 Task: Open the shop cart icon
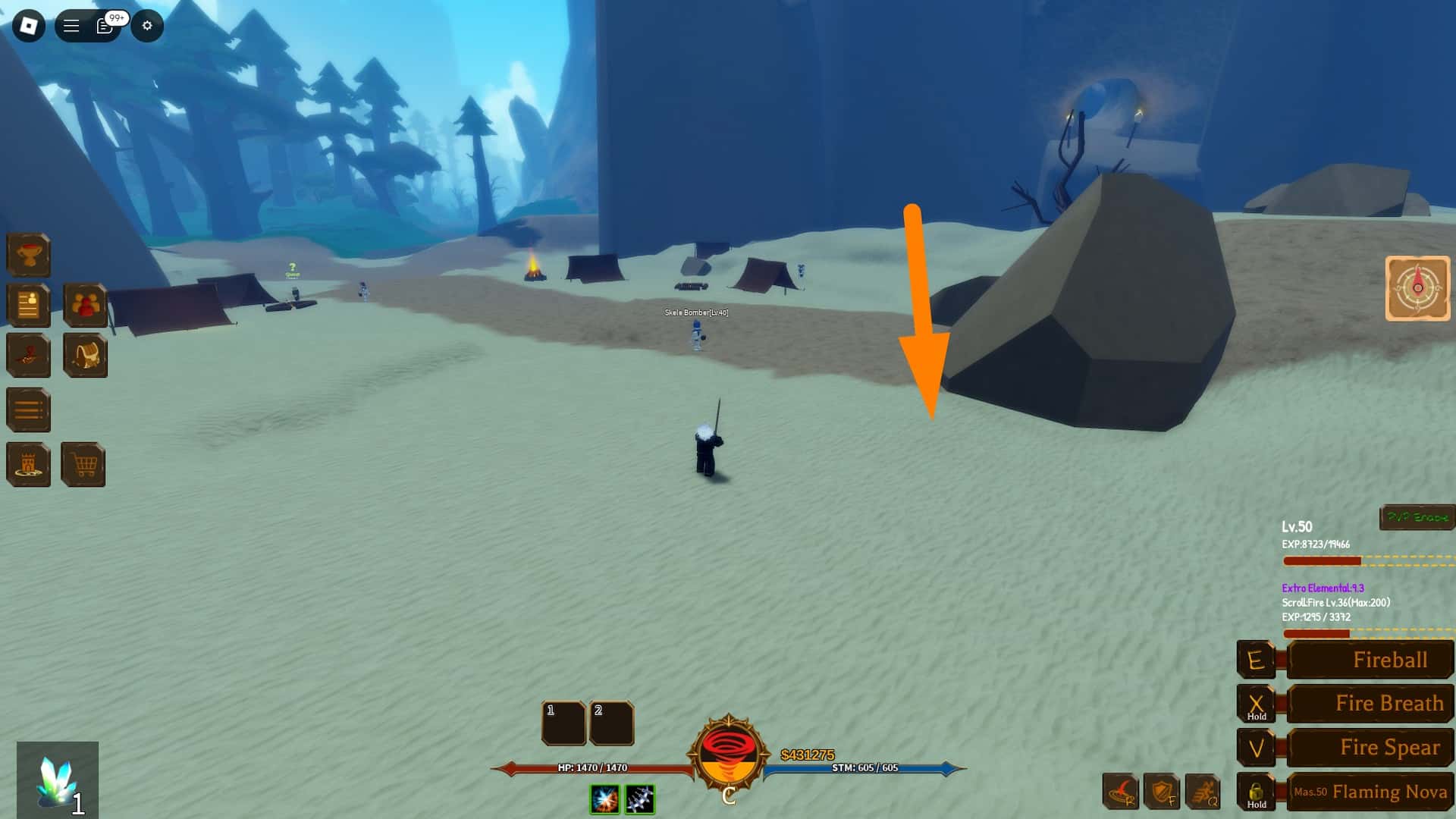(x=86, y=464)
